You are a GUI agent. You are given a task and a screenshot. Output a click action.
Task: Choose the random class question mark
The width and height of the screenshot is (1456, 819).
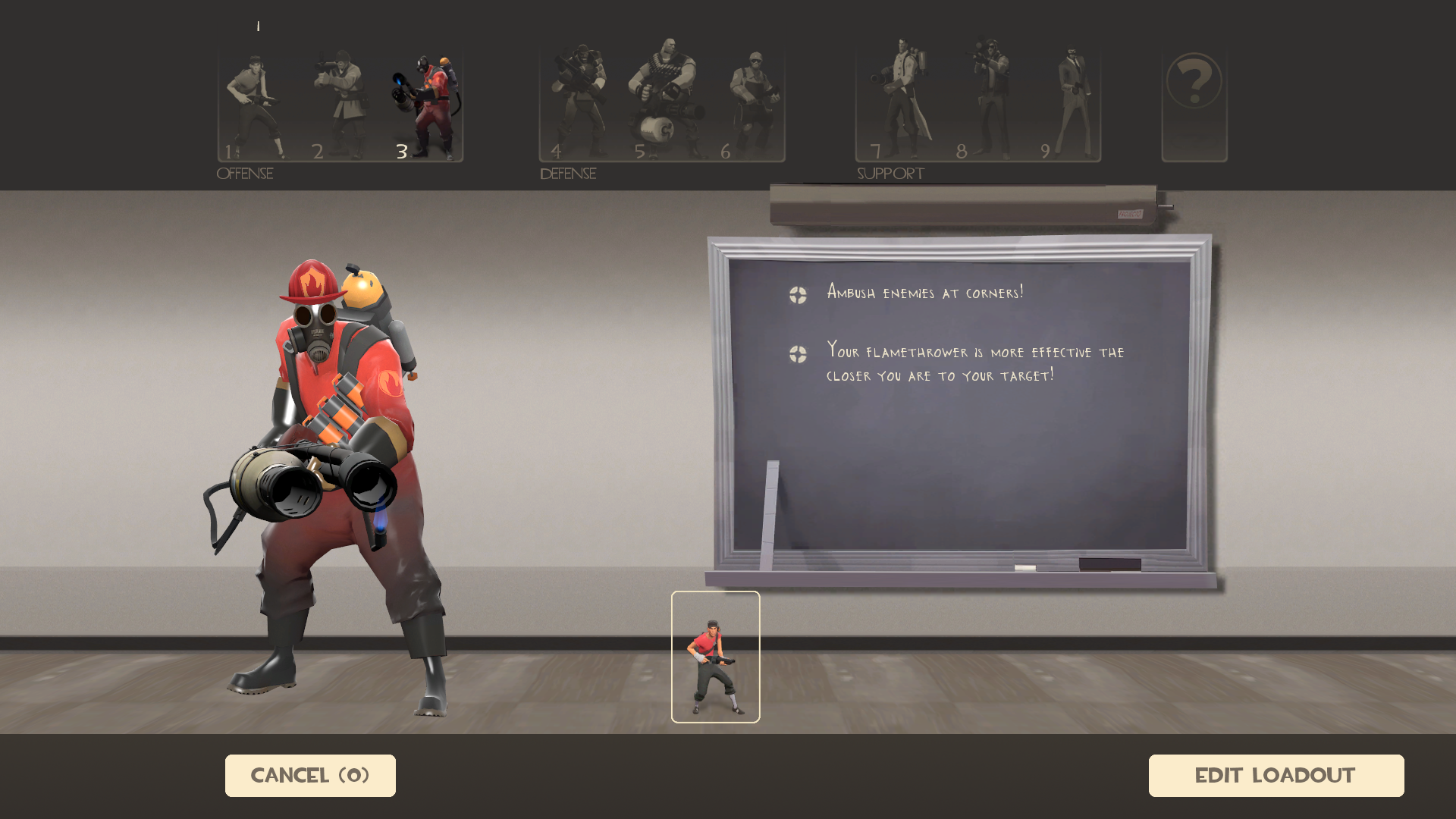point(1194,105)
